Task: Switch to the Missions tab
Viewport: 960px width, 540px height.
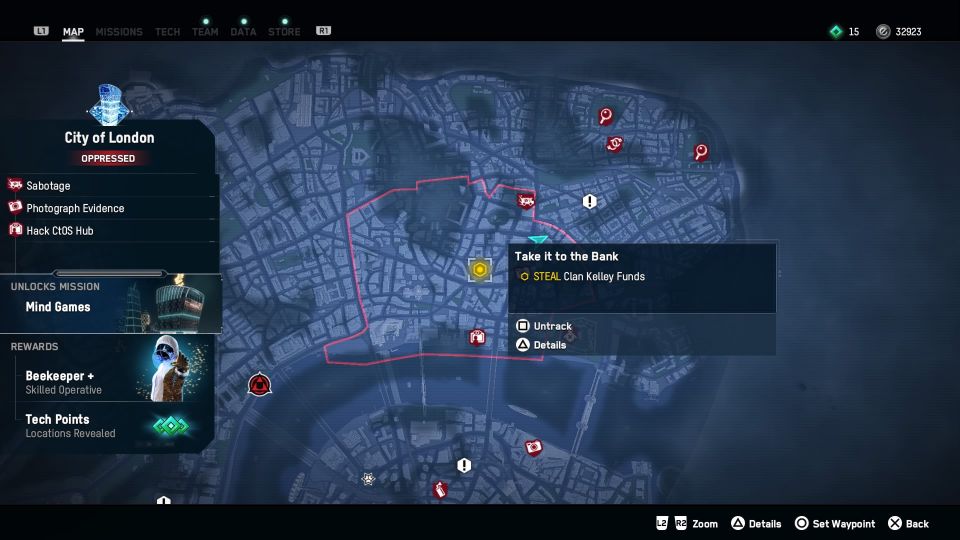Action: 119,32
